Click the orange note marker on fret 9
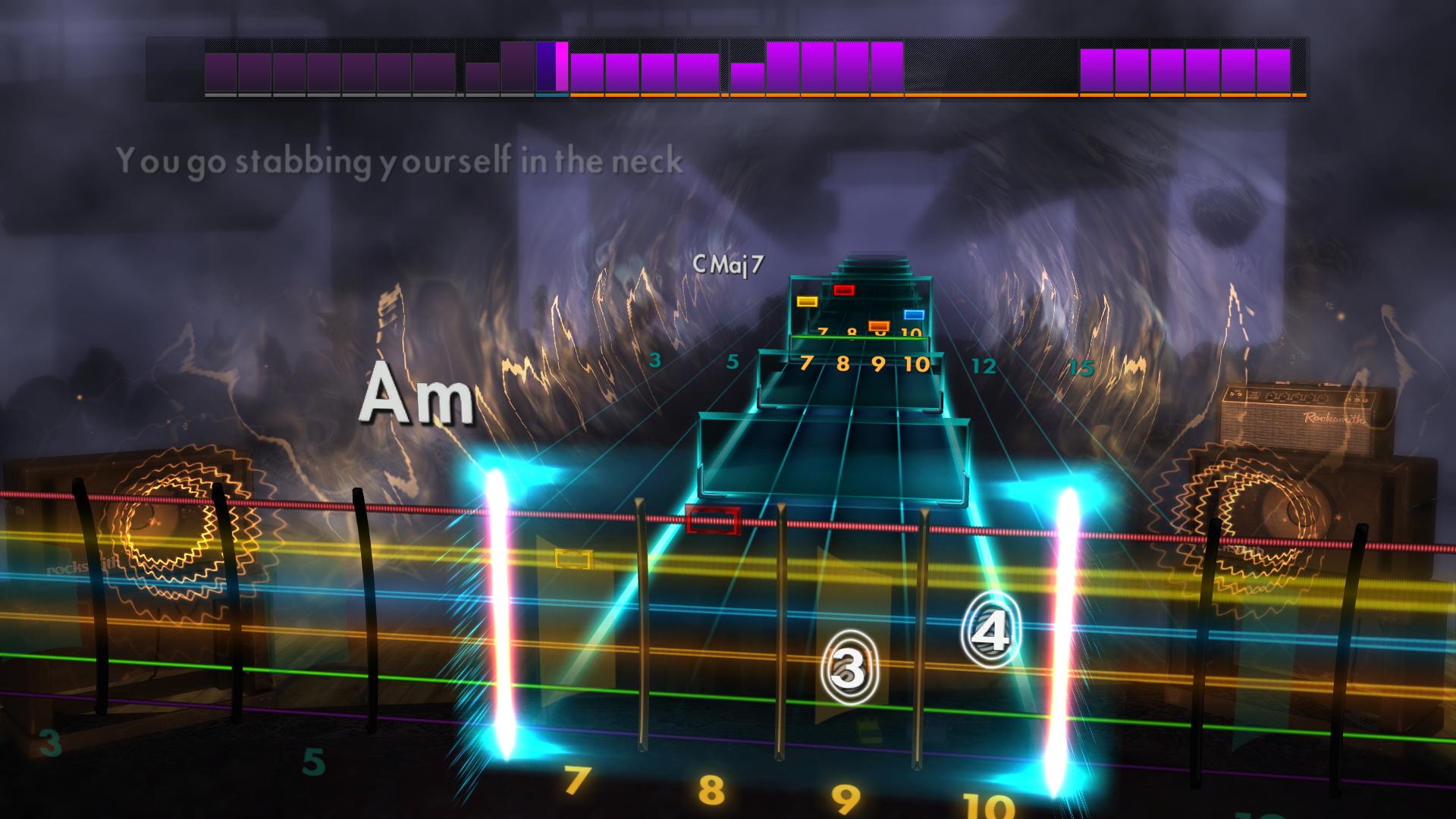The width and height of the screenshot is (1456, 819). pos(878,325)
